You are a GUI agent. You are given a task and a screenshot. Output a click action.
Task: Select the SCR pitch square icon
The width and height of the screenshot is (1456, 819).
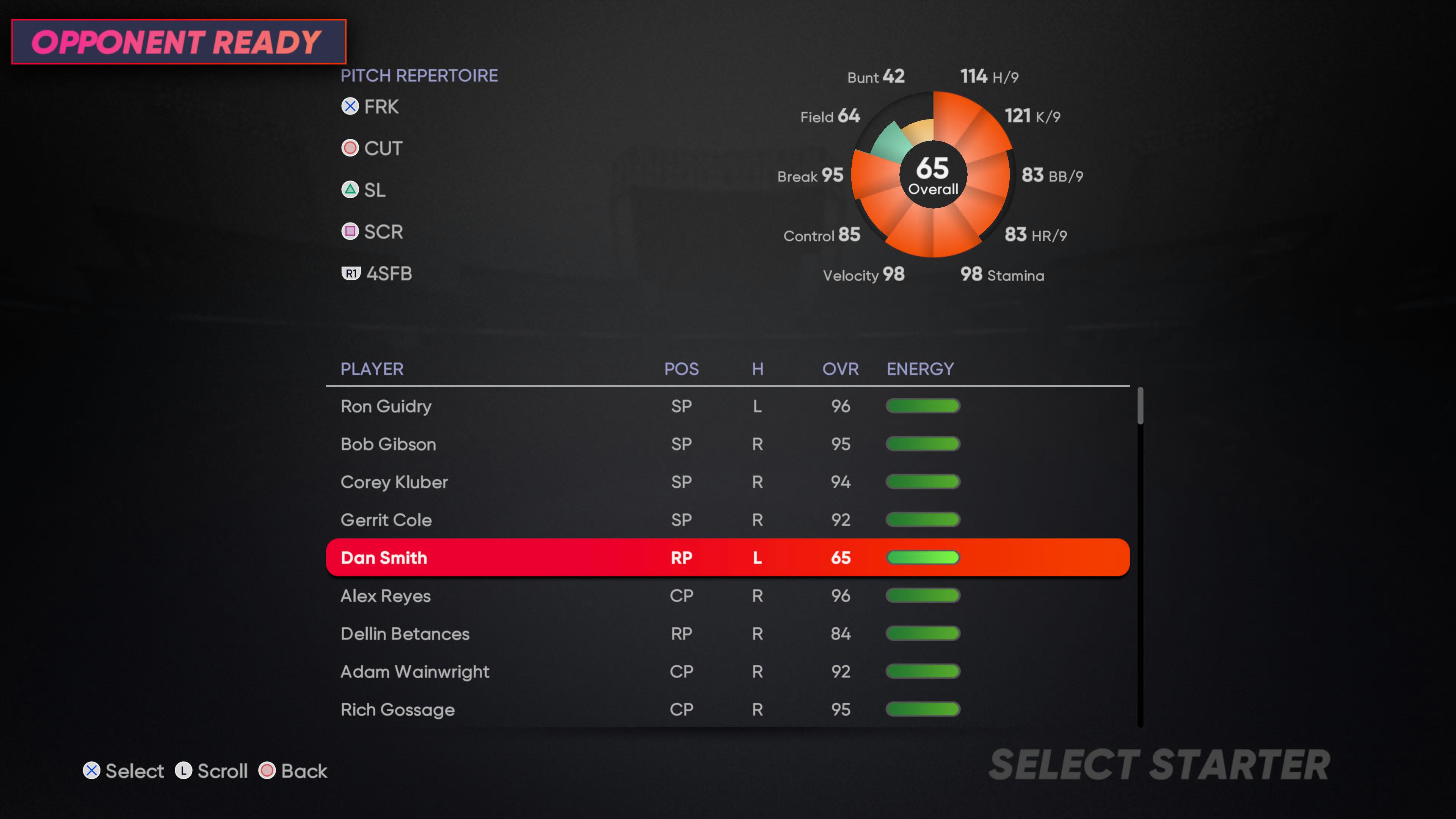click(x=349, y=231)
